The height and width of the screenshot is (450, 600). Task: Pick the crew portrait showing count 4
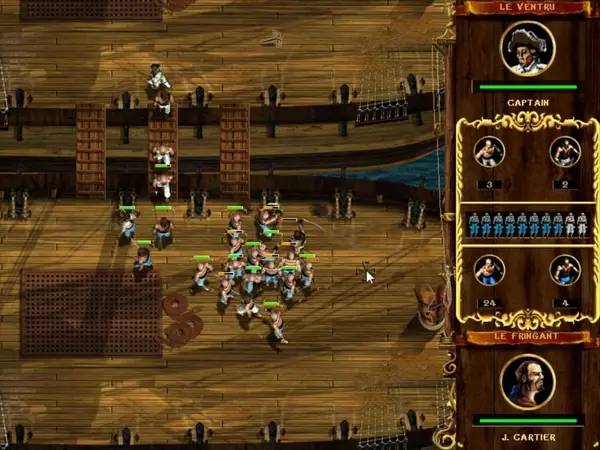pos(564,270)
